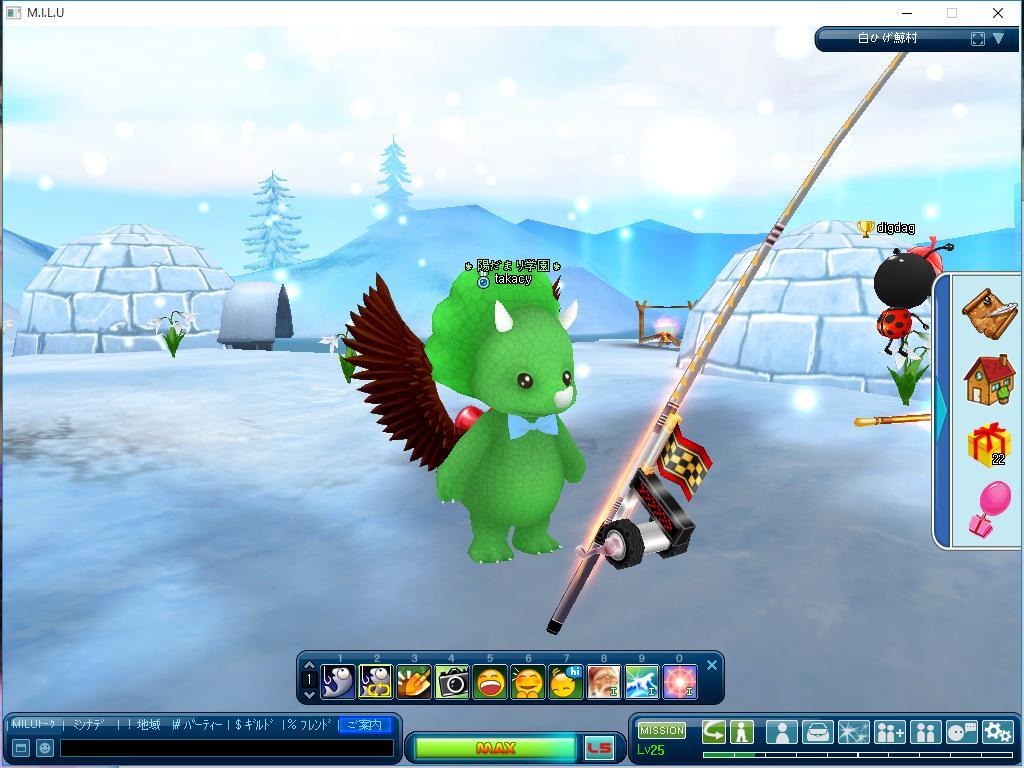Expand the 白ひげ鯨村 location dropdown arrow
Screen dimensions: 1024x768
(998, 39)
